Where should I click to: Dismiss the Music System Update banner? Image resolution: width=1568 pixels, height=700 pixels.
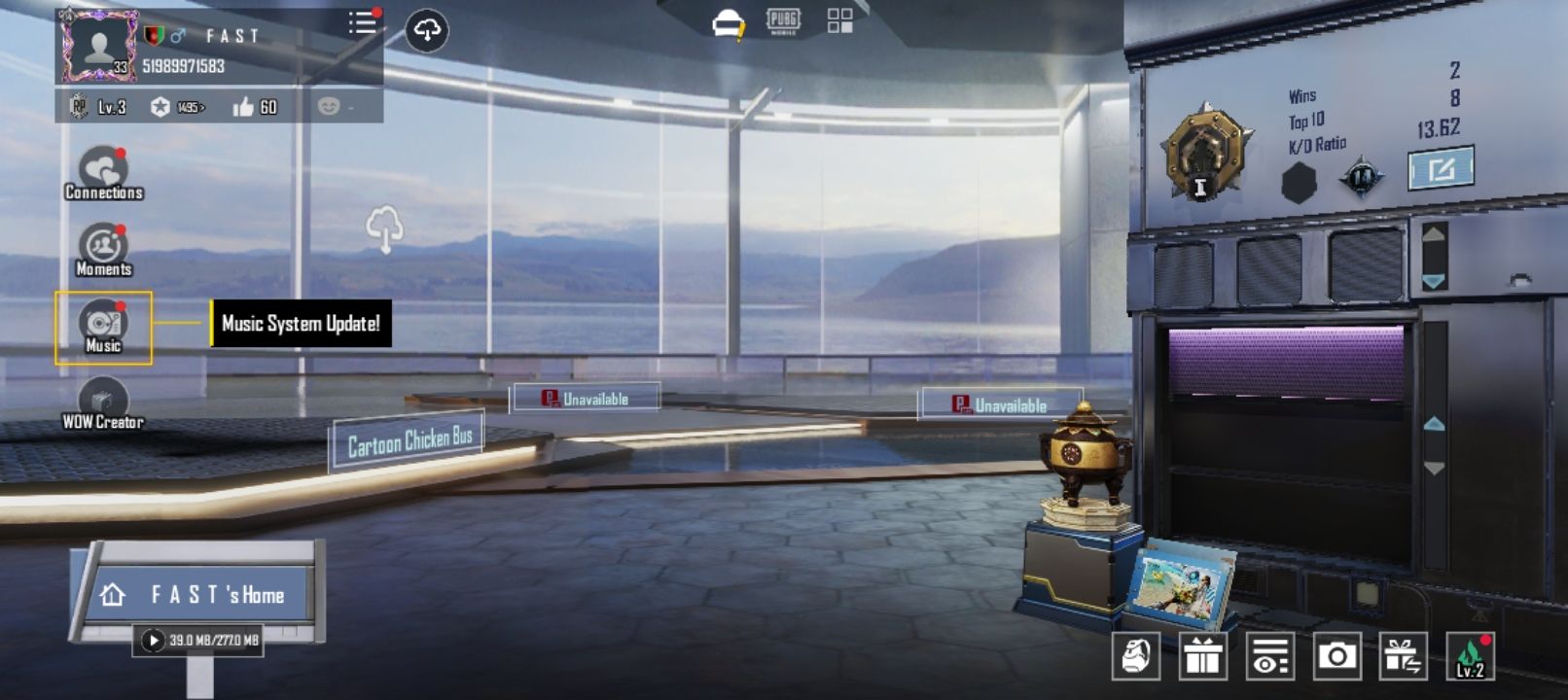pyautogui.click(x=298, y=325)
